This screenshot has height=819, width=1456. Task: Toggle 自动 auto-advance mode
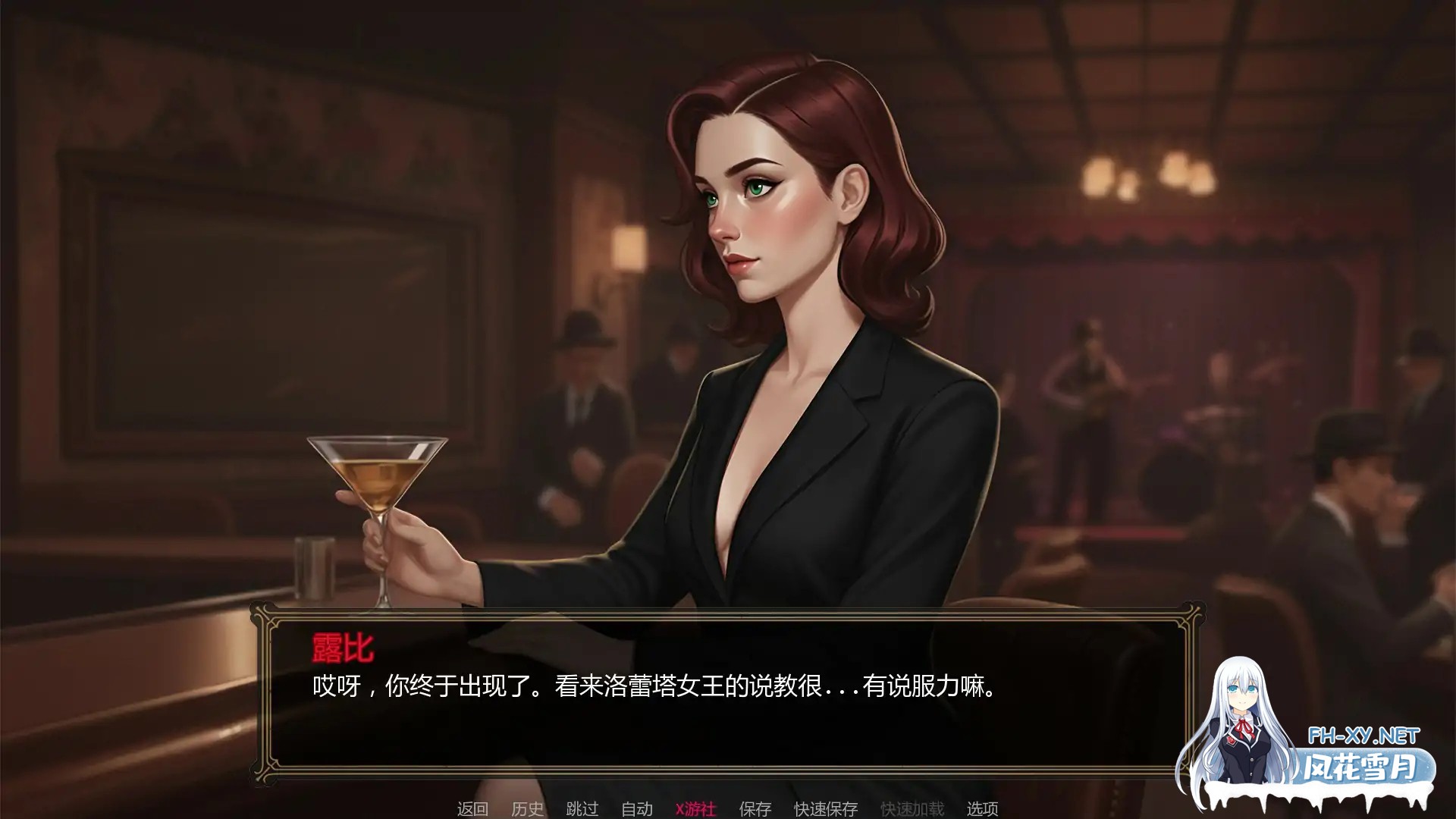(x=637, y=809)
